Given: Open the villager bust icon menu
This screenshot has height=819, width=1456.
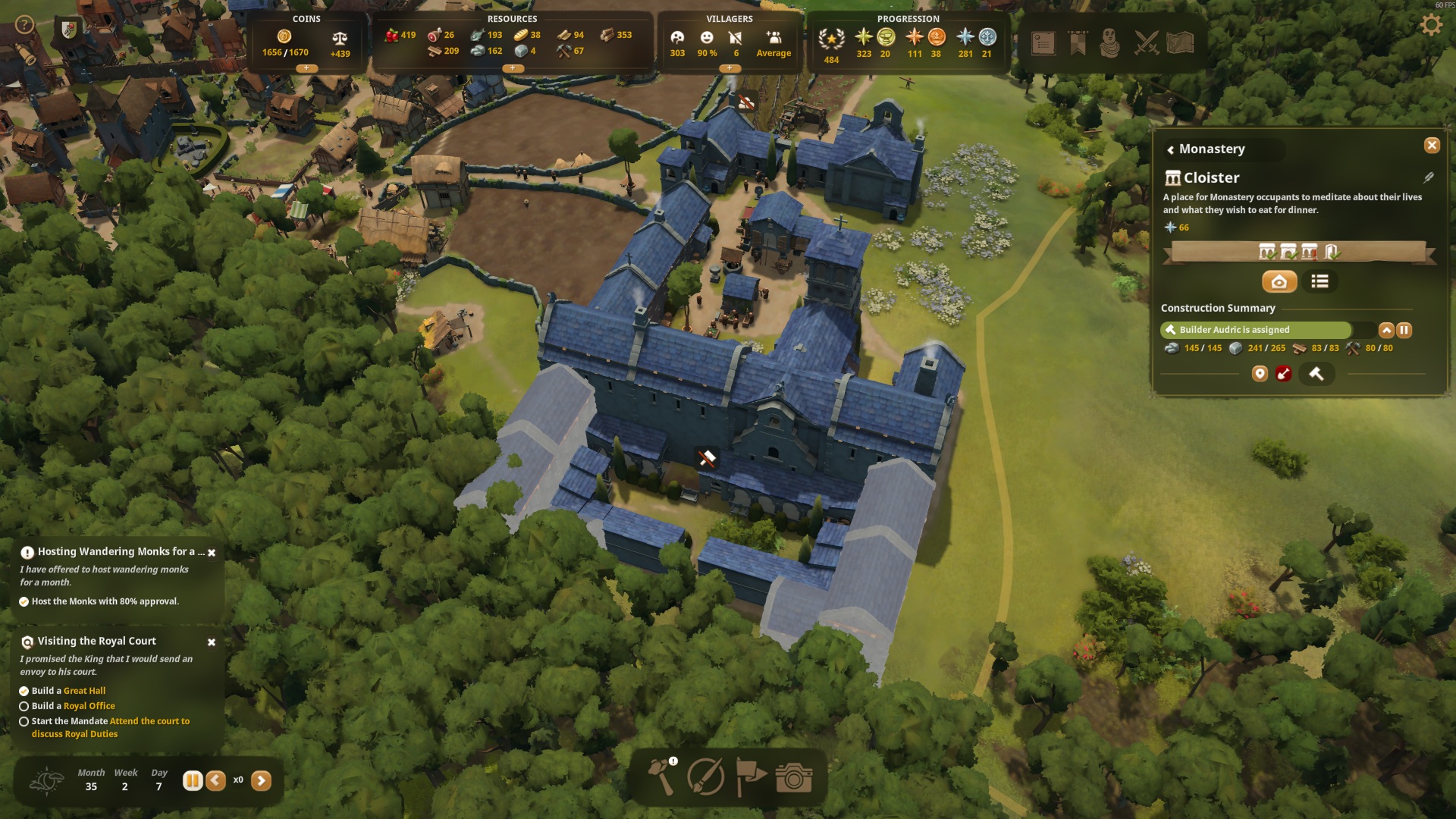Looking at the screenshot, I should [1109, 43].
